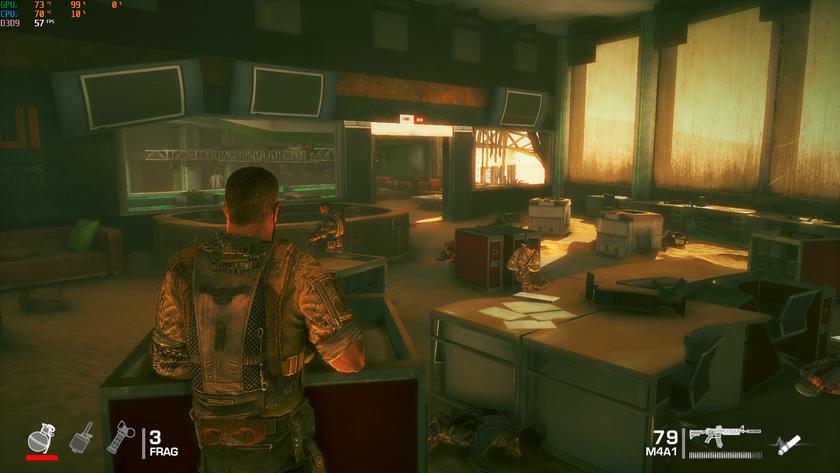Select the frag grenade icon

tap(42, 437)
